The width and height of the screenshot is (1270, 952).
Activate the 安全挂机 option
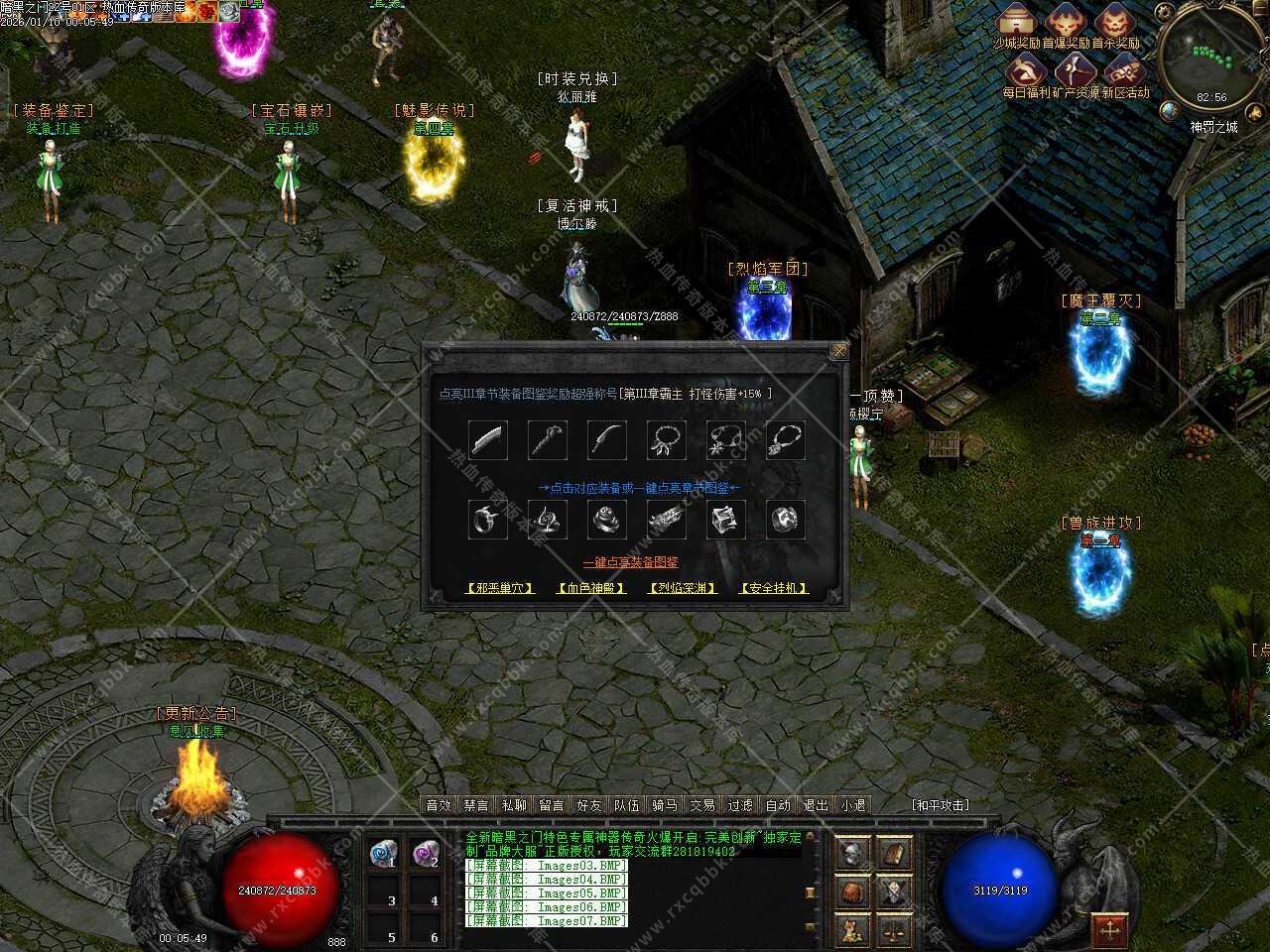[x=774, y=588]
